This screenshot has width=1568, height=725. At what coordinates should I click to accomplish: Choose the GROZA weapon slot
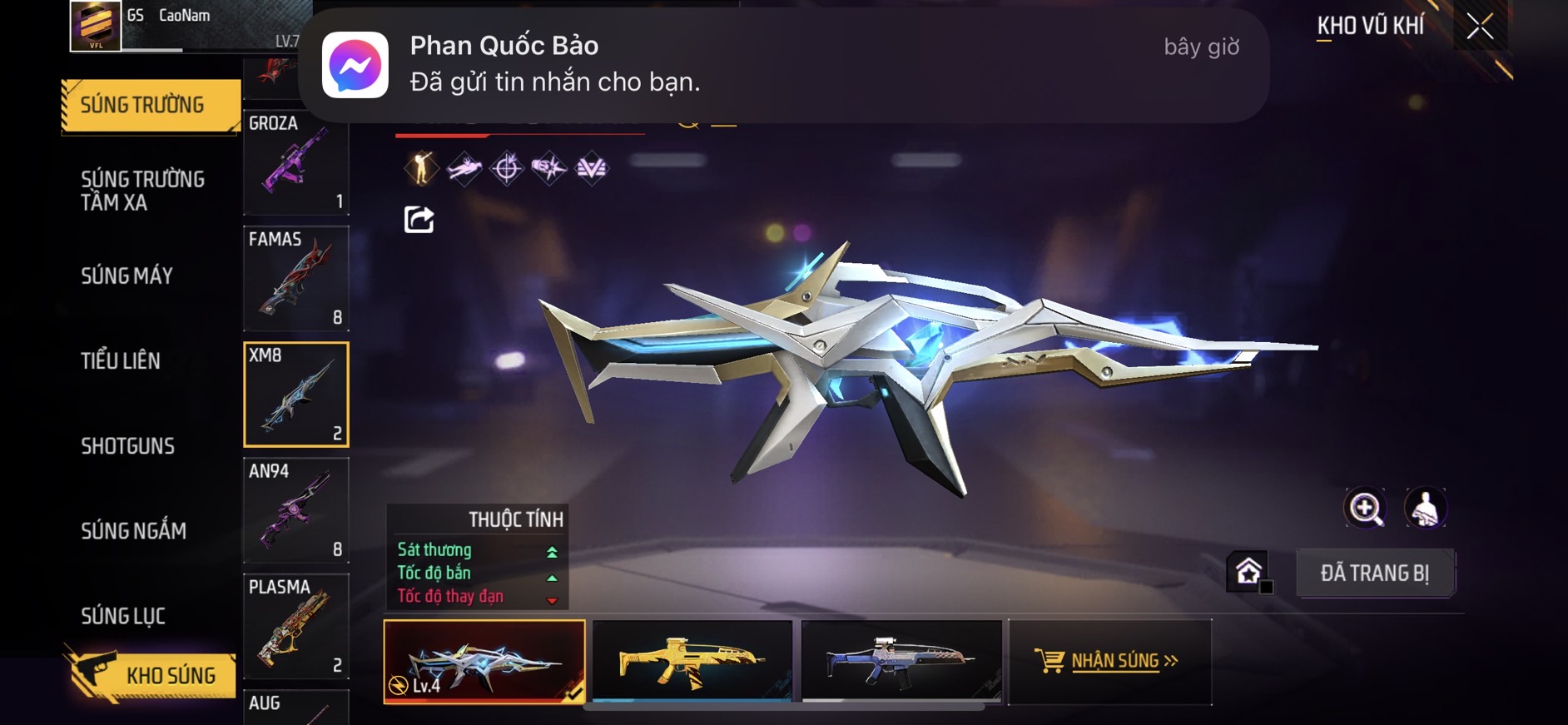[295, 162]
